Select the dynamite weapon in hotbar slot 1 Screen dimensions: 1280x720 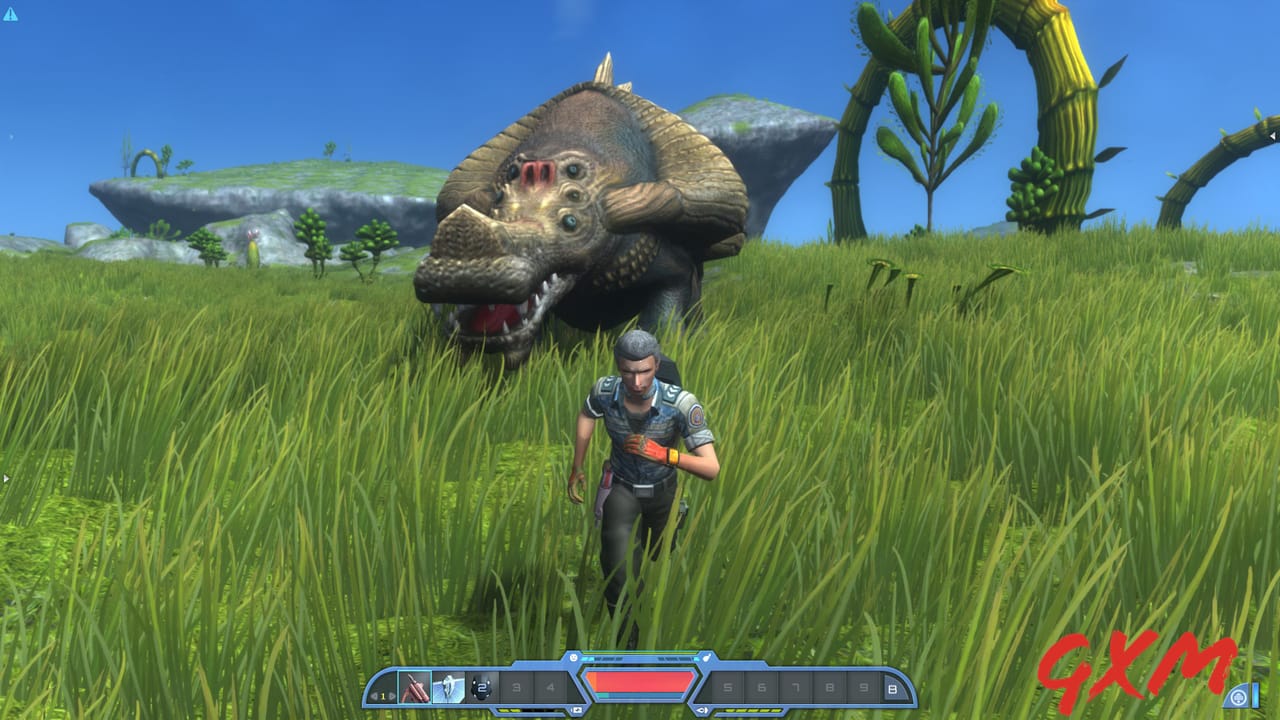413,686
